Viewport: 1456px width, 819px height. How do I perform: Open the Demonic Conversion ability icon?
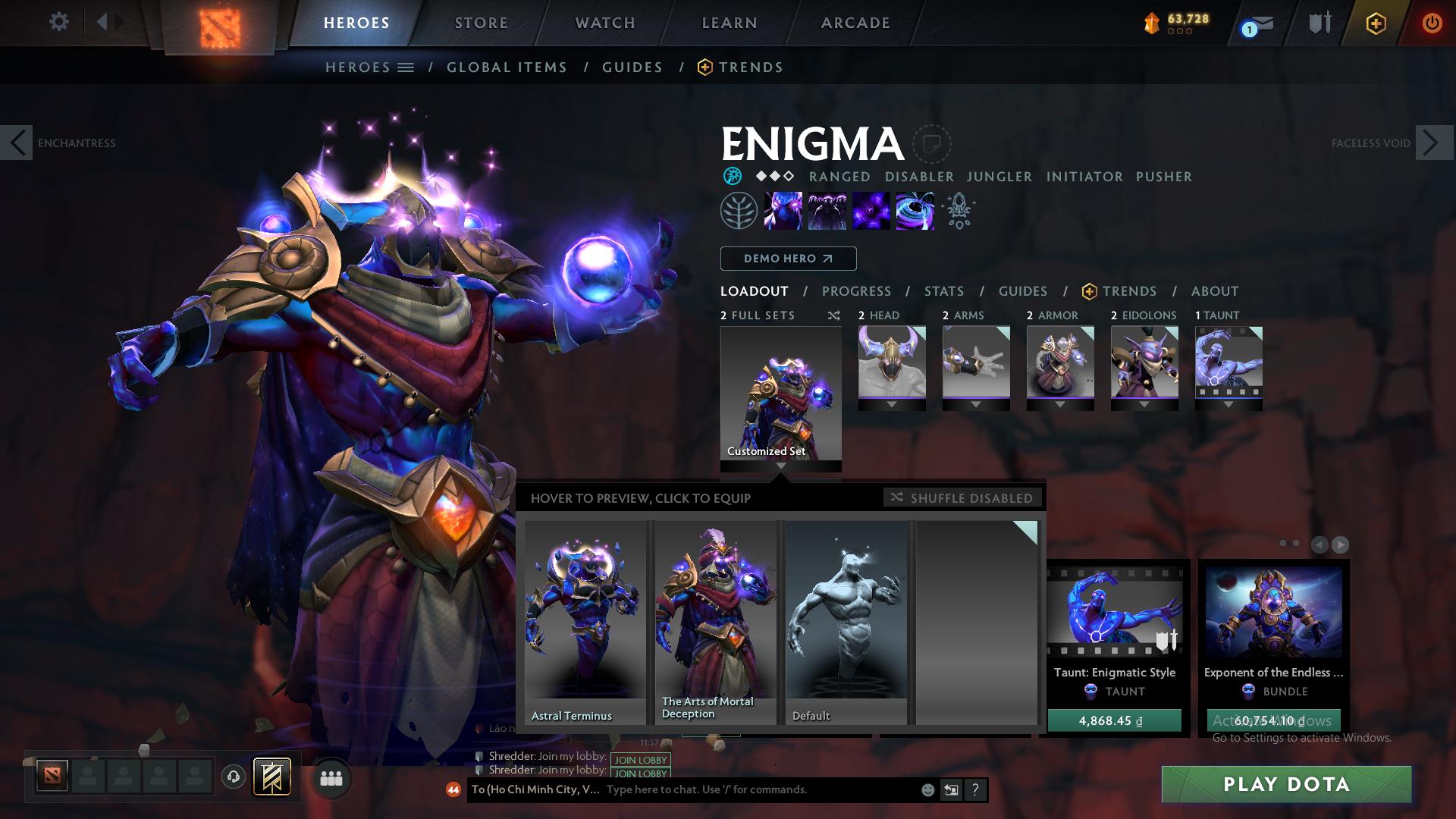[x=827, y=211]
